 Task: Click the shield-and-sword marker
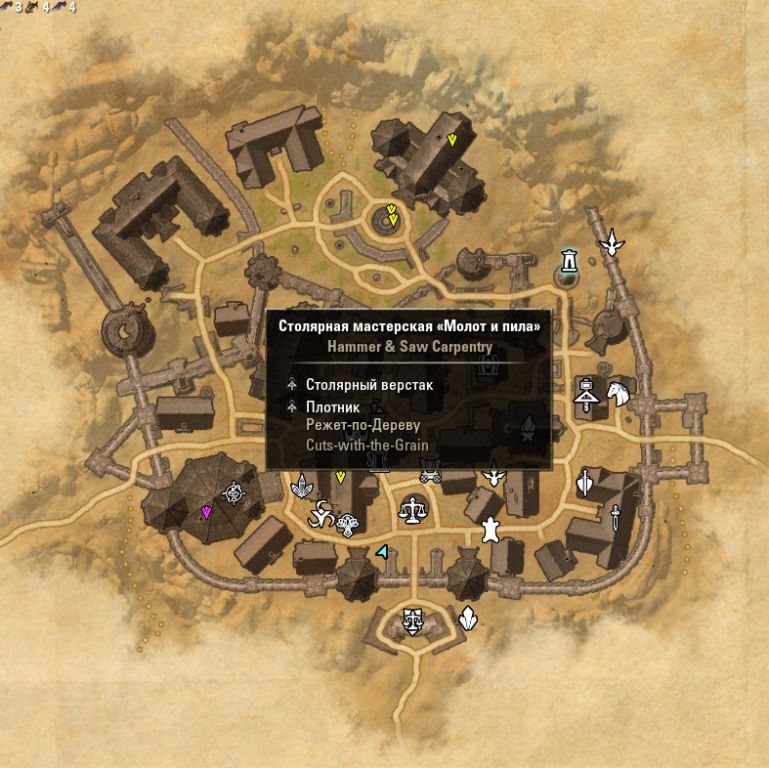(585, 482)
